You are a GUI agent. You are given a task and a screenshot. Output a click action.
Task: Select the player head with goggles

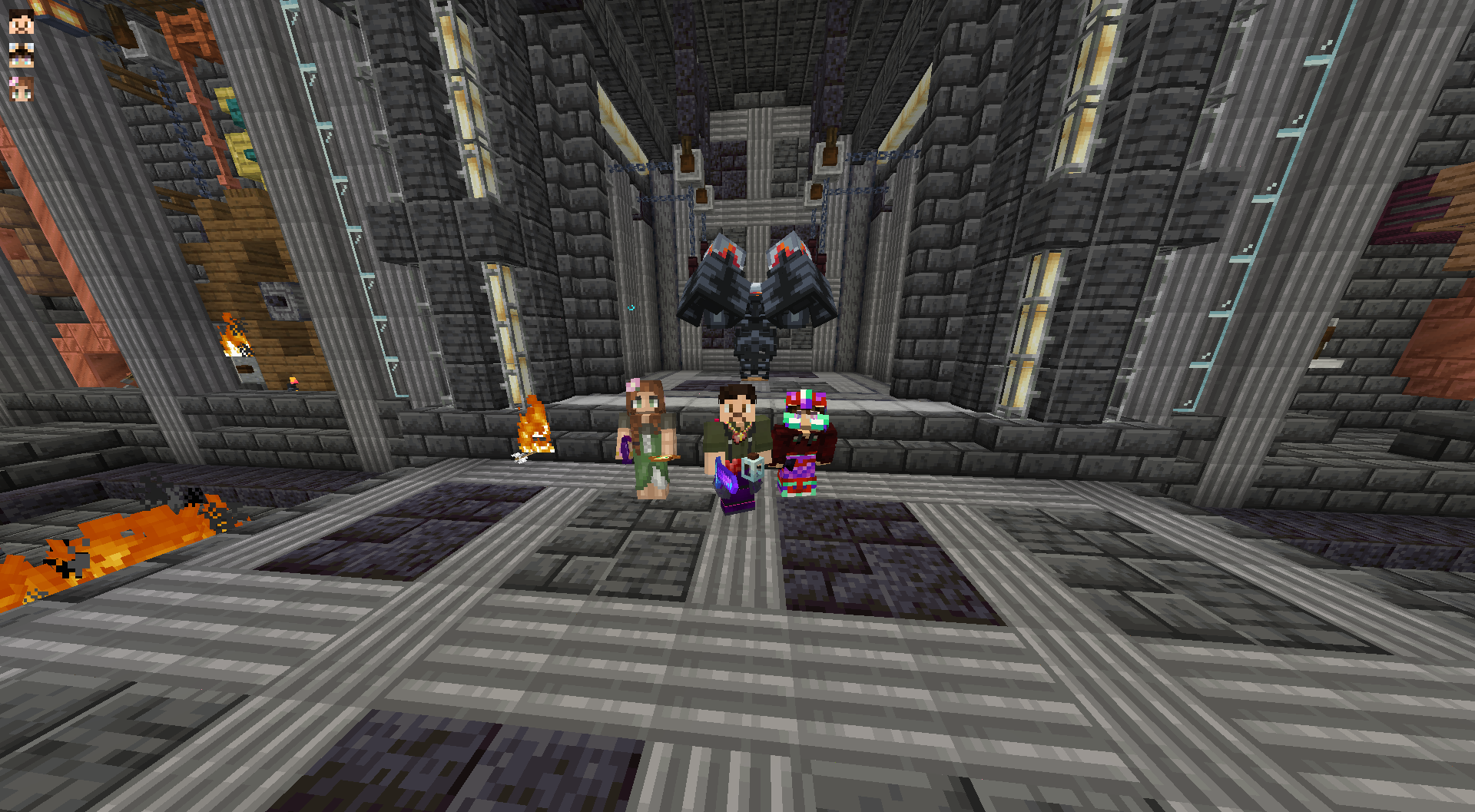click(x=21, y=55)
